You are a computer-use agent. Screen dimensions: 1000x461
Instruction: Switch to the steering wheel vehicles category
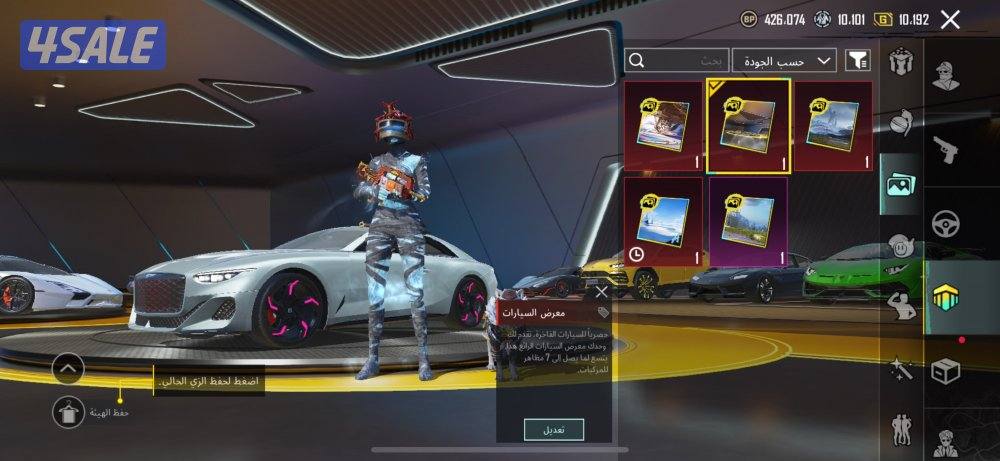click(x=945, y=223)
